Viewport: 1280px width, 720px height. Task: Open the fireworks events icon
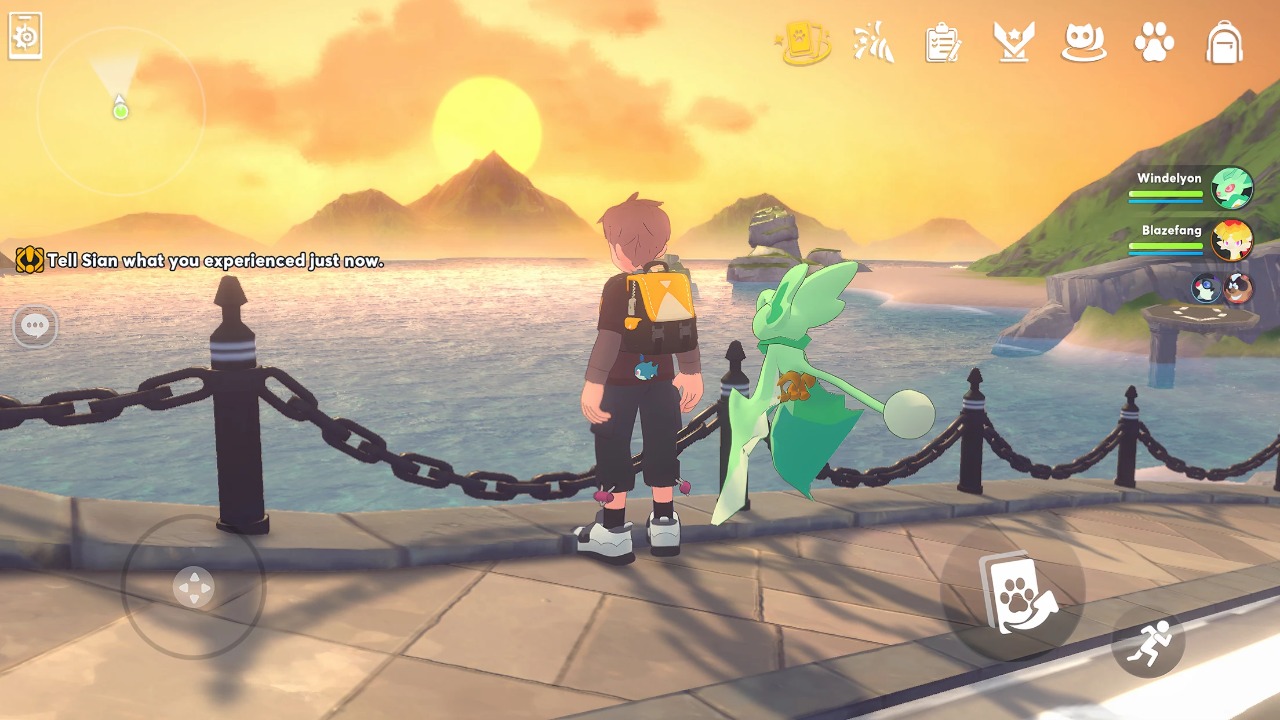point(873,43)
